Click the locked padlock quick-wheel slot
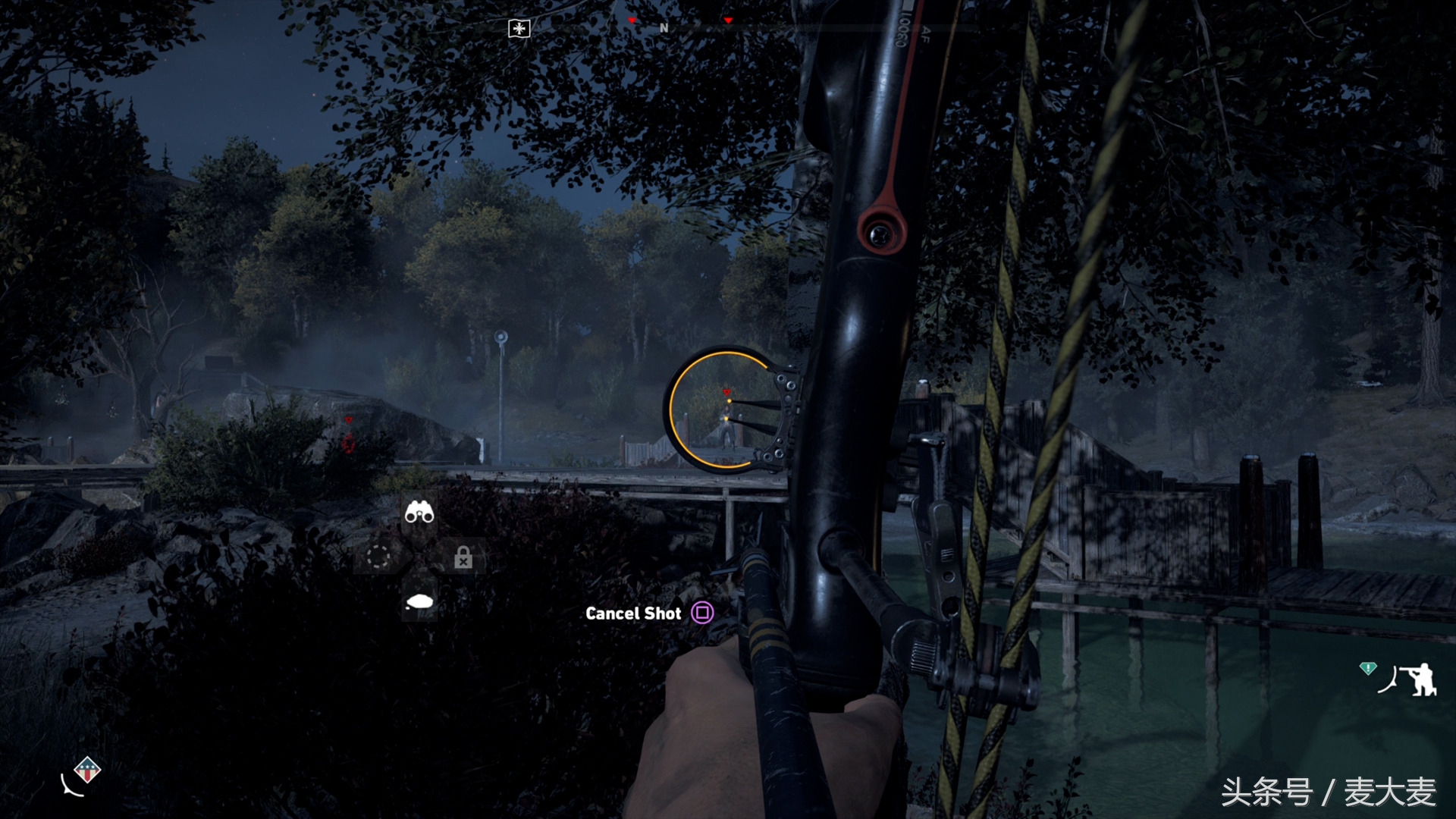Image resolution: width=1456 pixels, height=819 pixels. (x=463, y=559)
